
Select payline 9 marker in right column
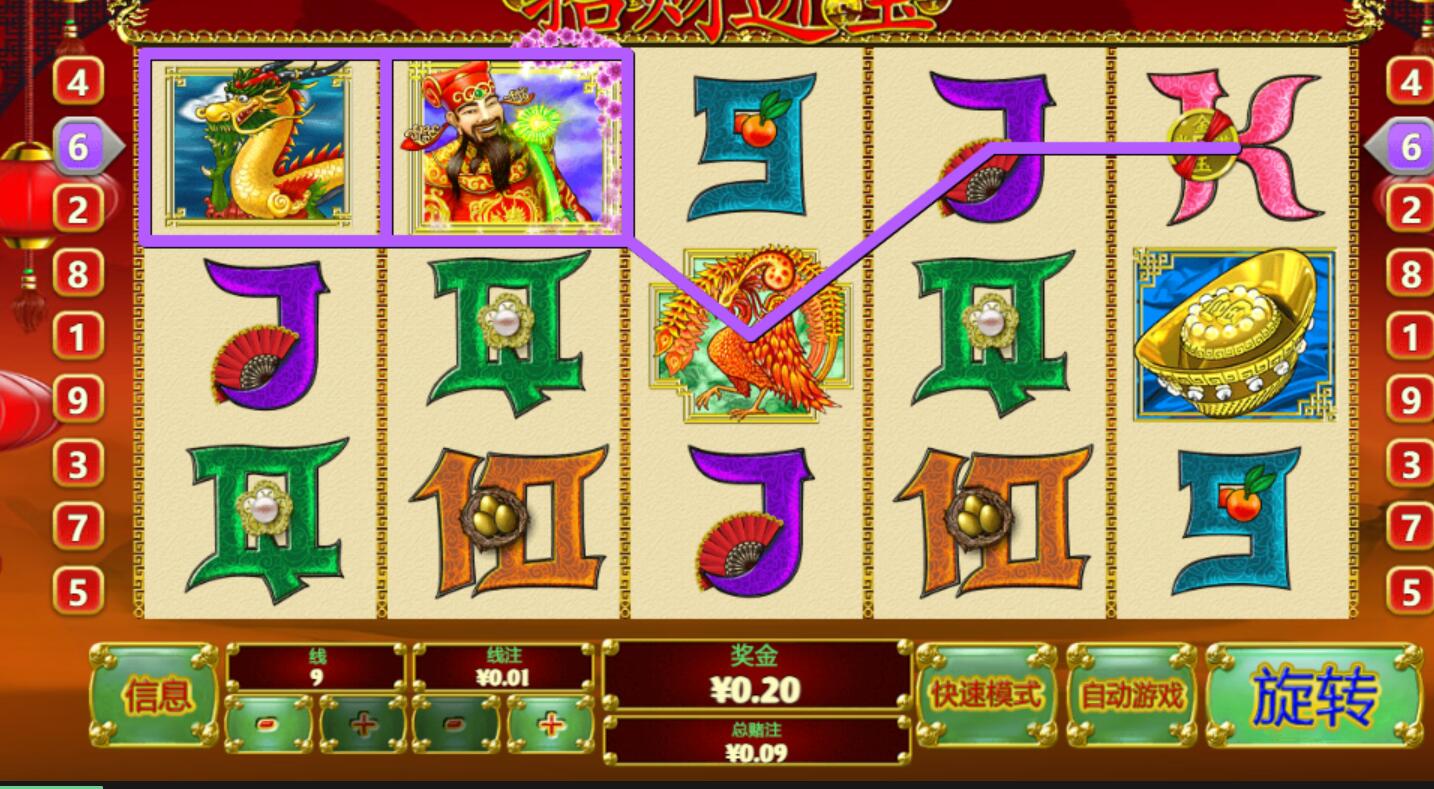click(x=1410, y=401)
